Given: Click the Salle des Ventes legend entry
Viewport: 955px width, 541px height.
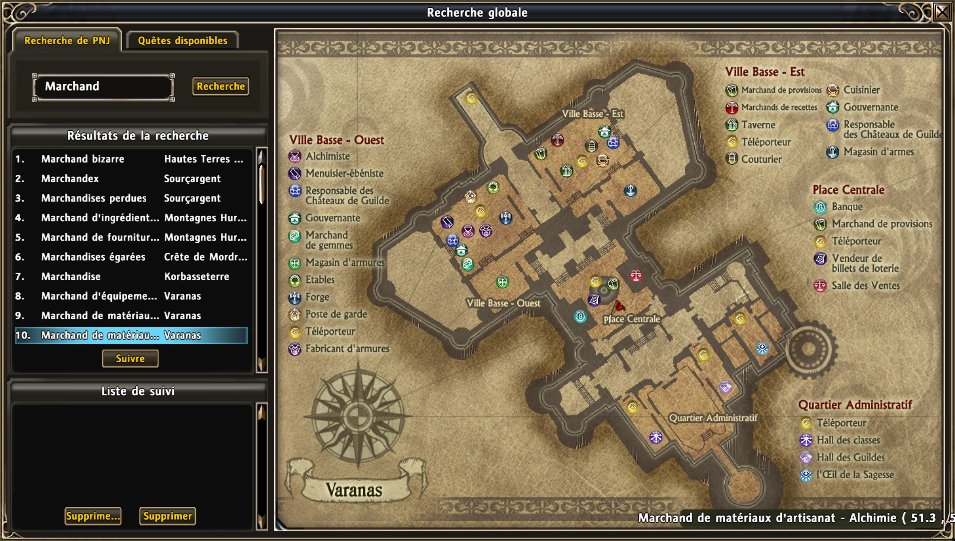Looking at the screenshot, I should tap(865, 286).
